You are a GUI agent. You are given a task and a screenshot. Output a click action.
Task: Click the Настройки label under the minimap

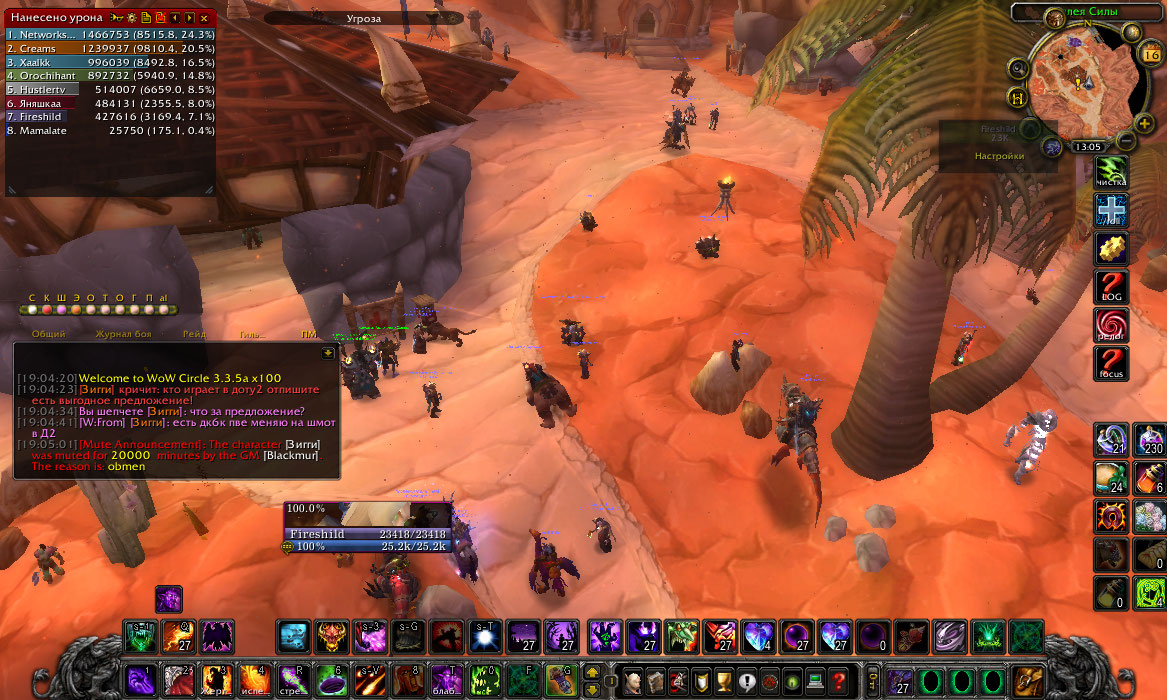tap(1000, 156)
